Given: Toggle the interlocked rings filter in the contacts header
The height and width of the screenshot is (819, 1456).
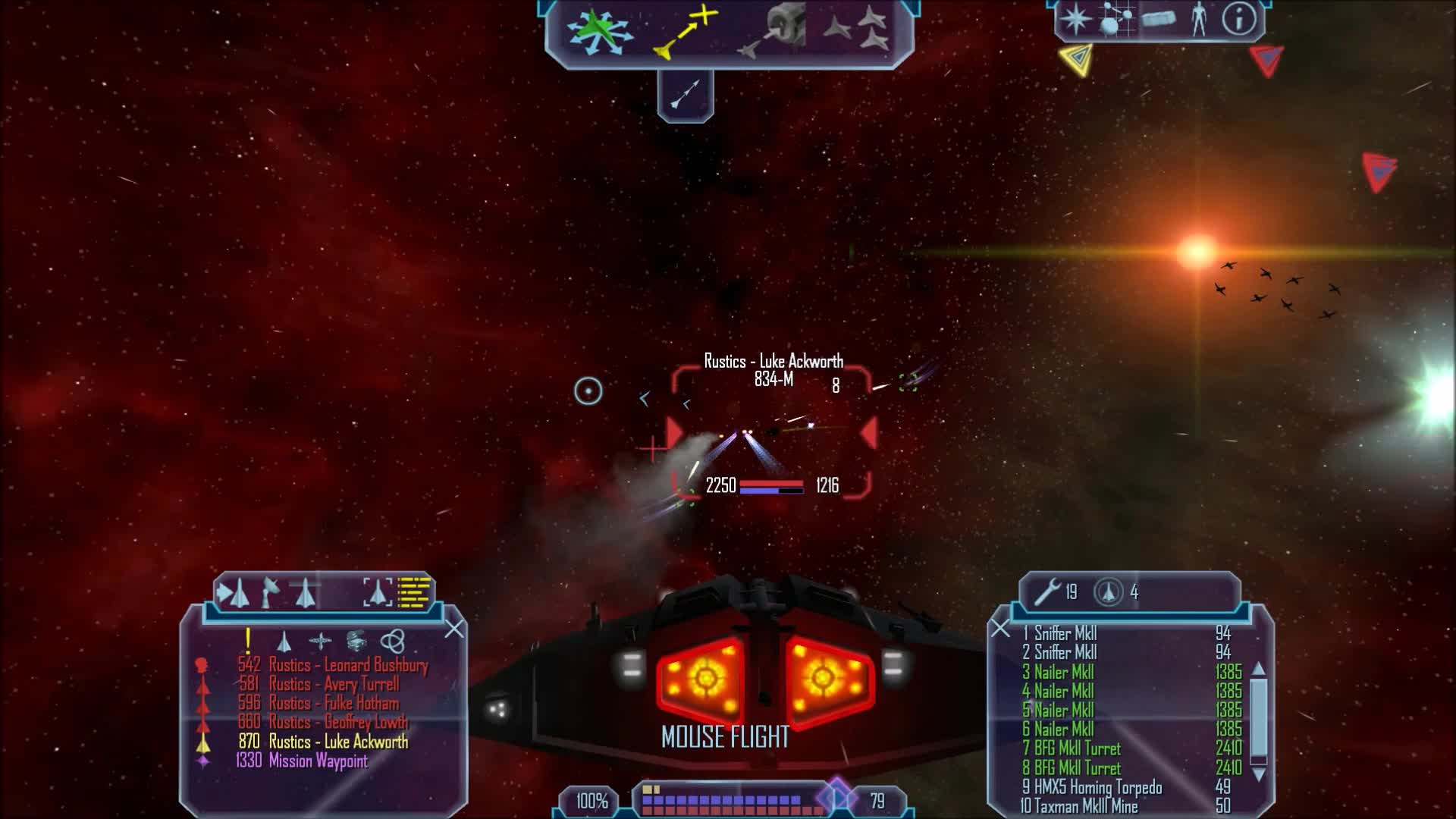Looking at the screenshot, I should (x=394, y=642).
